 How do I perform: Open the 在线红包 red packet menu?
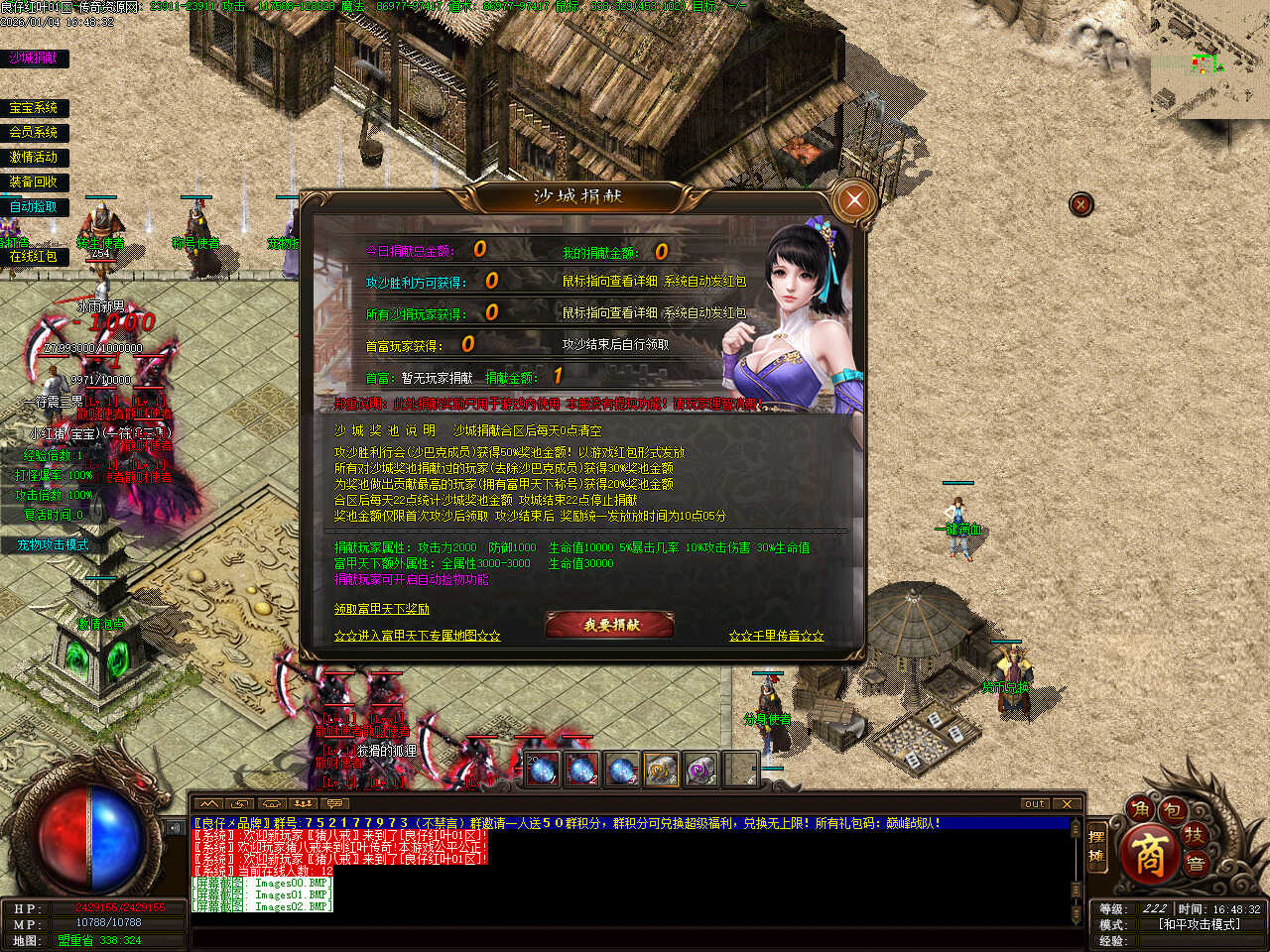pyautogui.click(x=34, y=256)
